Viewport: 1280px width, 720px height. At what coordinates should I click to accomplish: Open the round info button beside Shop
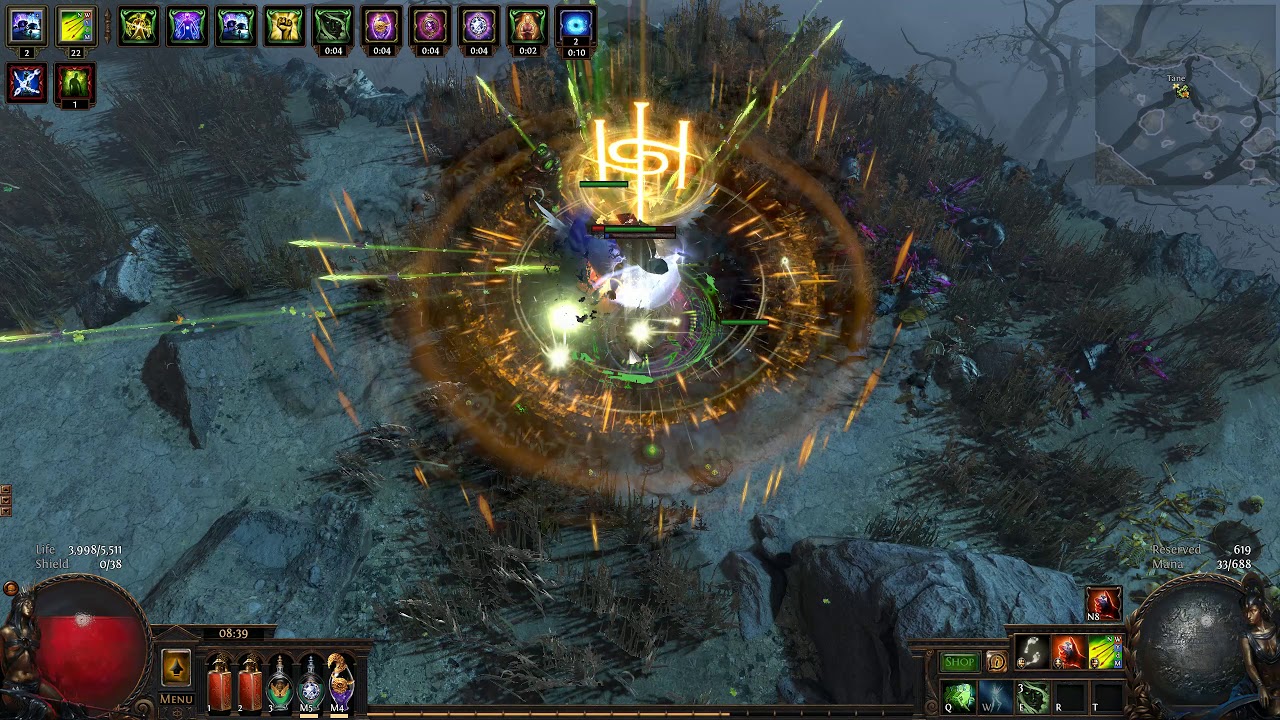[x=996, y=662]
